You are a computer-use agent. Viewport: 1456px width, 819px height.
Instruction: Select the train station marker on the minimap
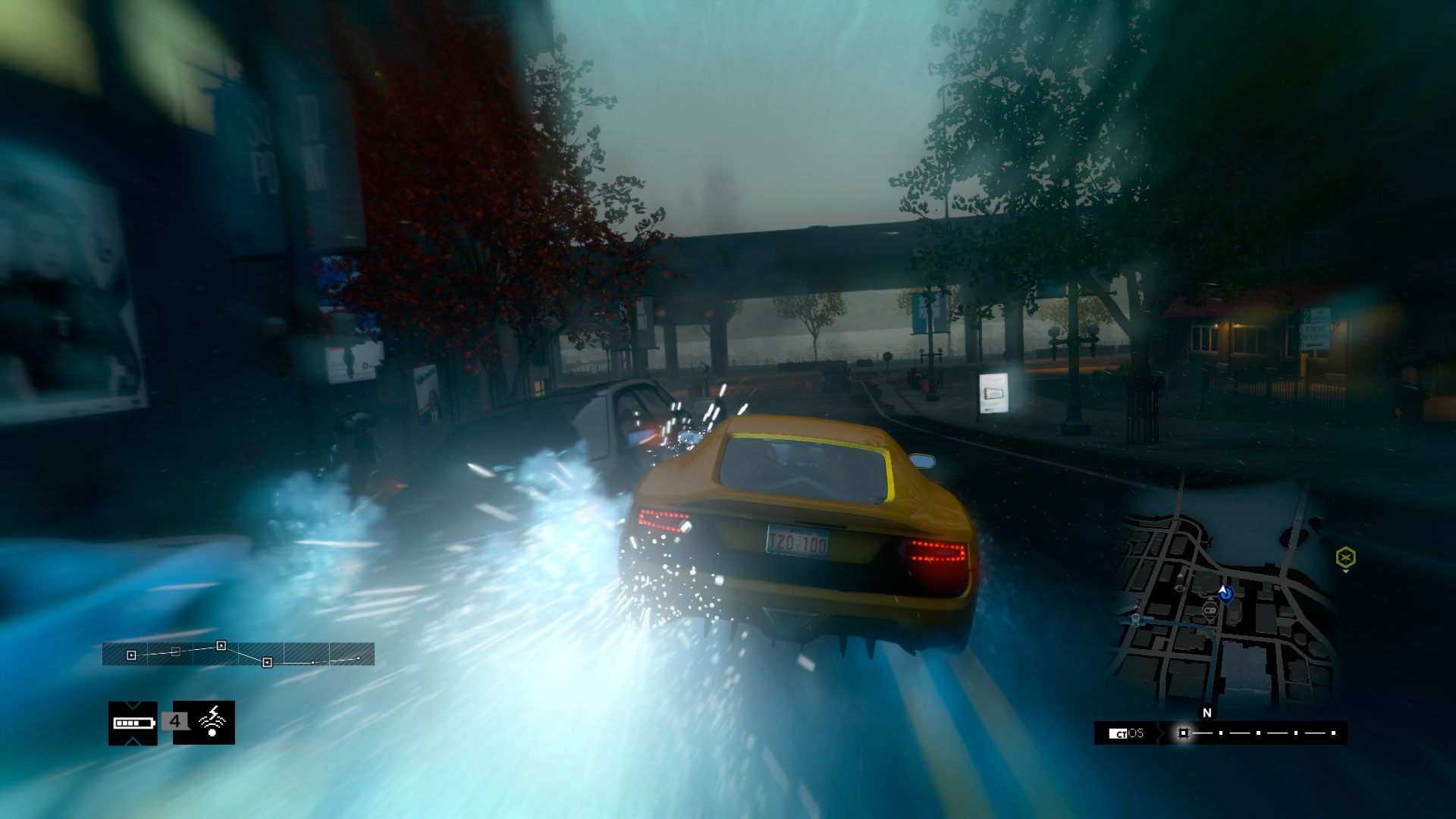(1135, 619)
